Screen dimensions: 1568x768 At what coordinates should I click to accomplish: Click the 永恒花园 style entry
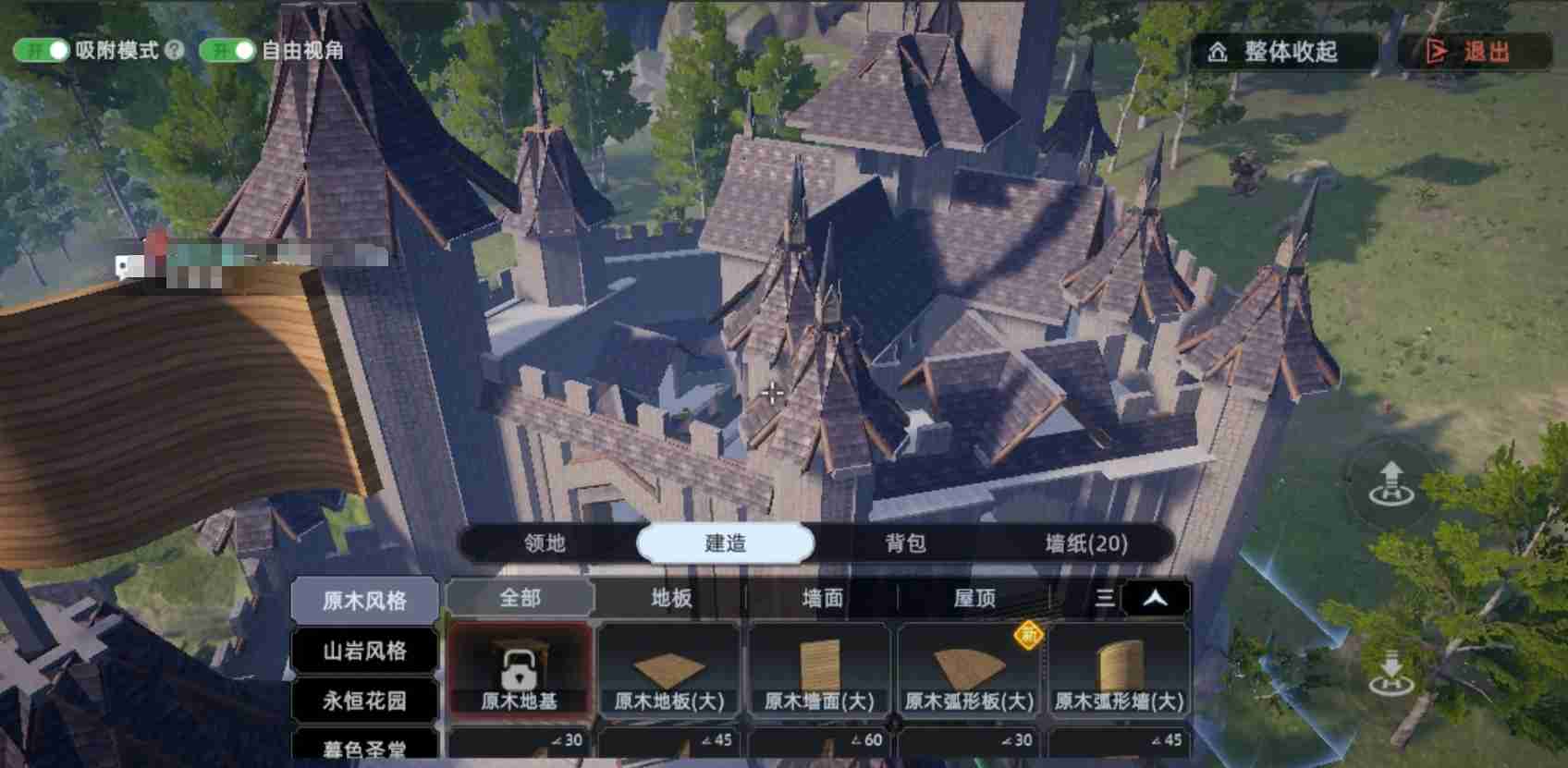[x=366, y=702]
